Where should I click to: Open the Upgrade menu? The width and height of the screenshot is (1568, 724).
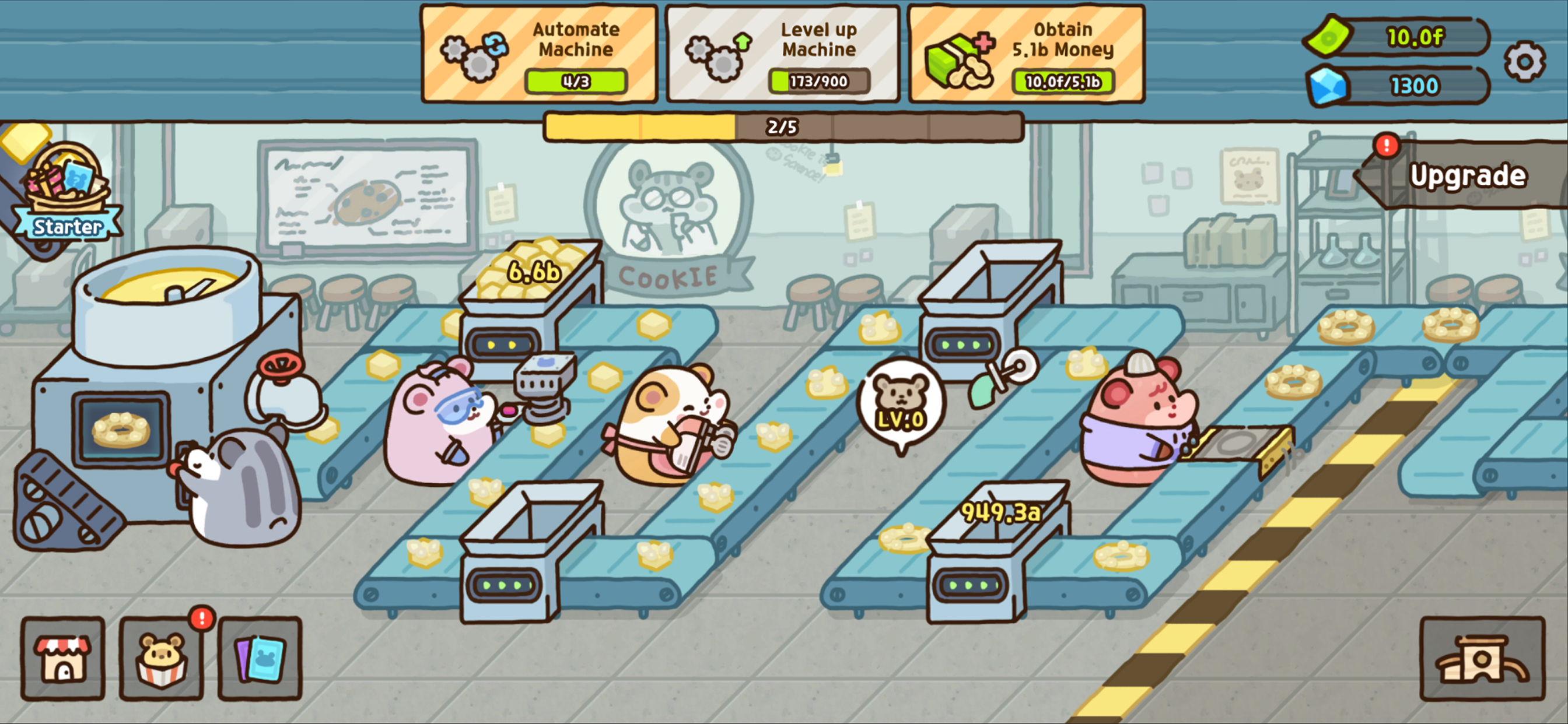point(1469,177)
